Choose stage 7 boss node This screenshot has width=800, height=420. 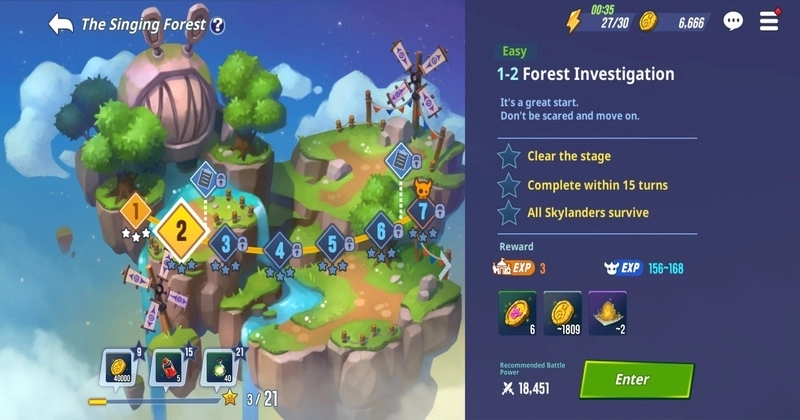point(423,211)
